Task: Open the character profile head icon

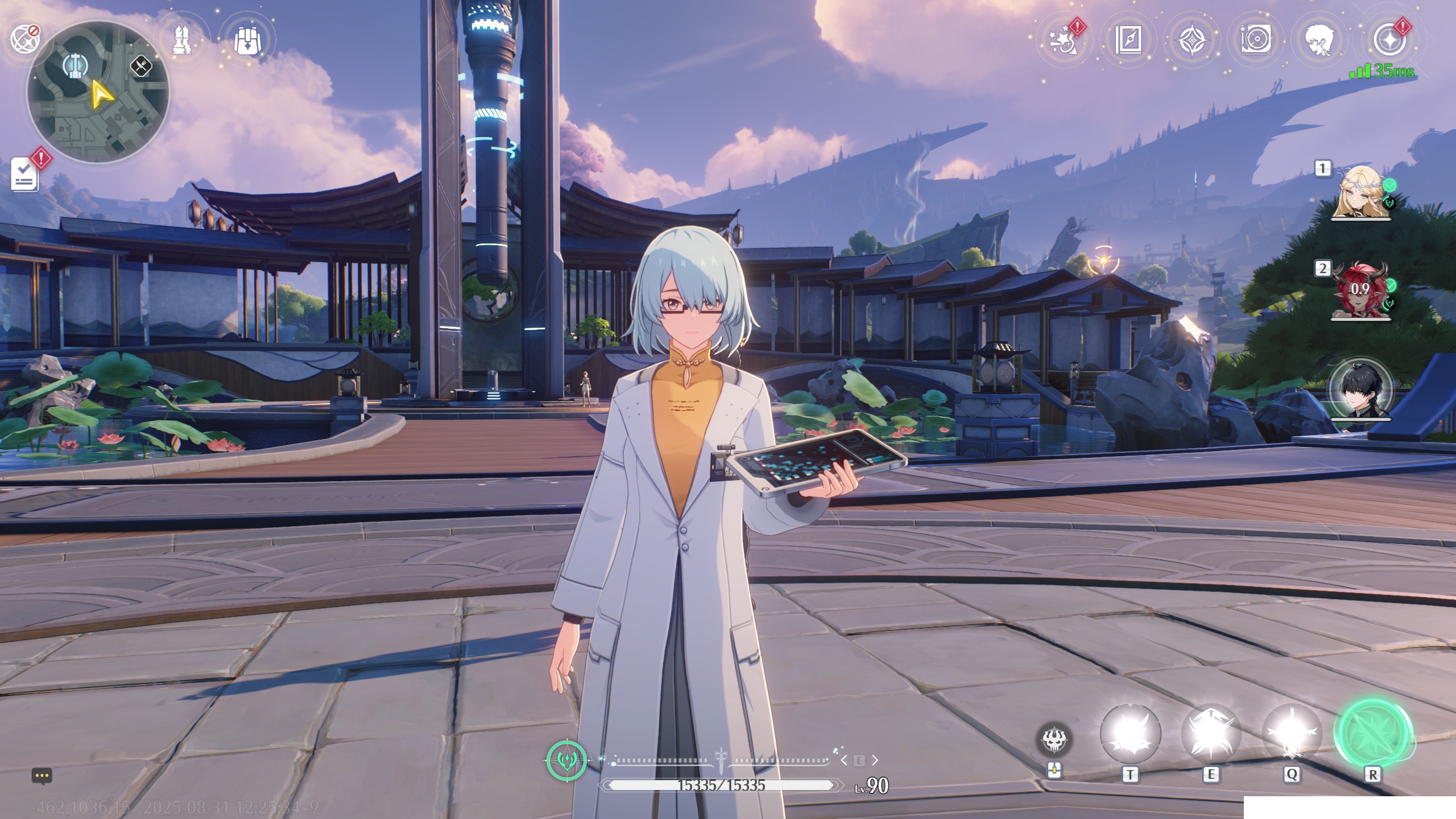Action: (x=1319, y=40)
